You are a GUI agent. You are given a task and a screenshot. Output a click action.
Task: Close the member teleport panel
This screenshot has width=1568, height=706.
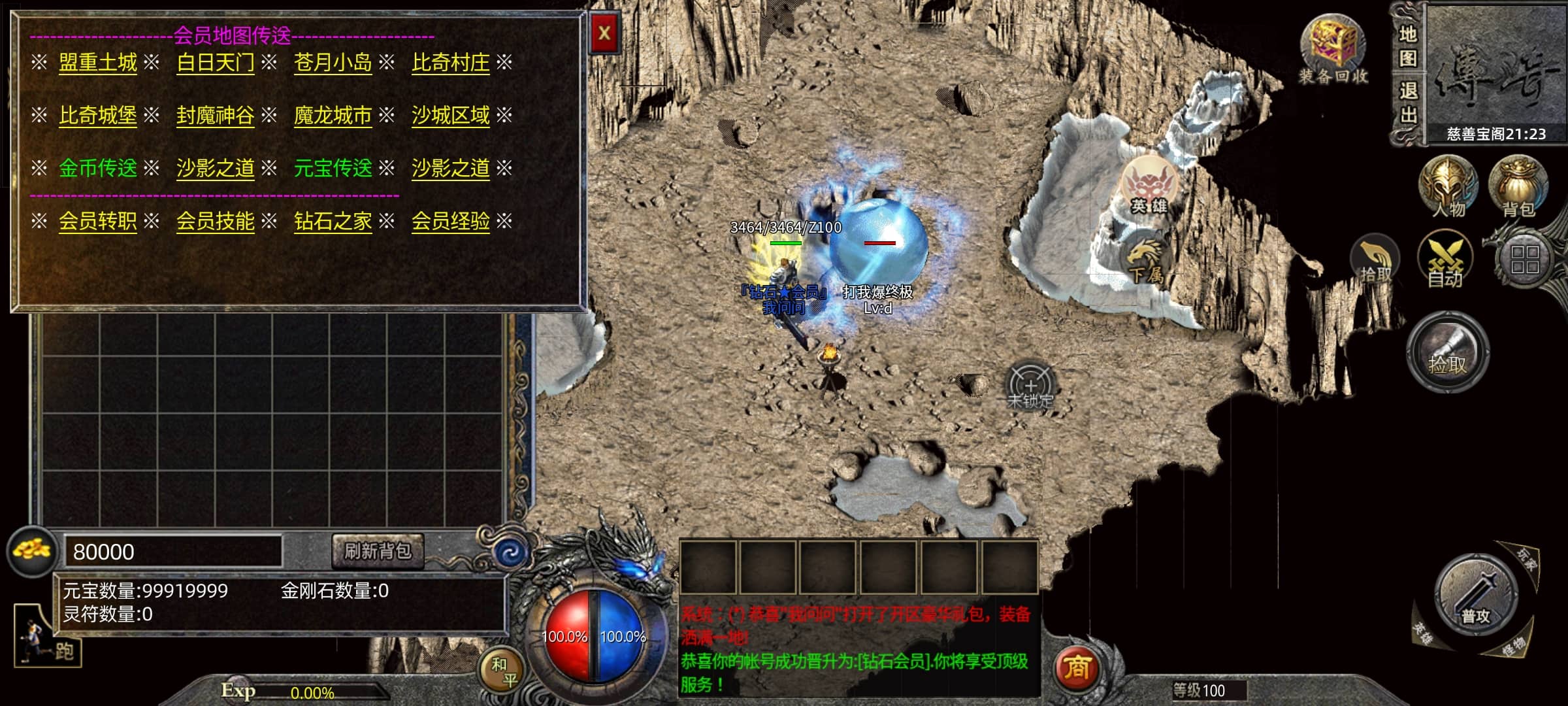pos(604,33)
